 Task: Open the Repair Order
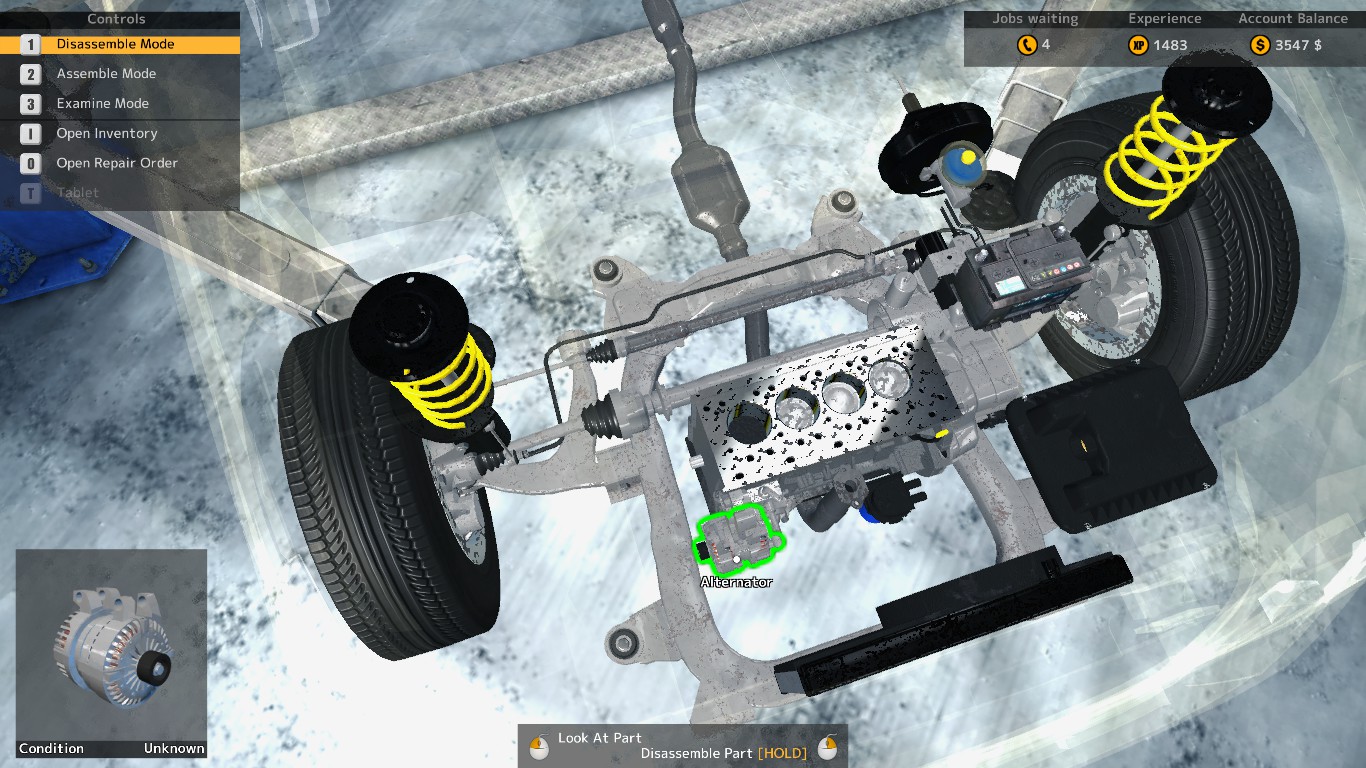pyautogui.click(x=116, y=163)
